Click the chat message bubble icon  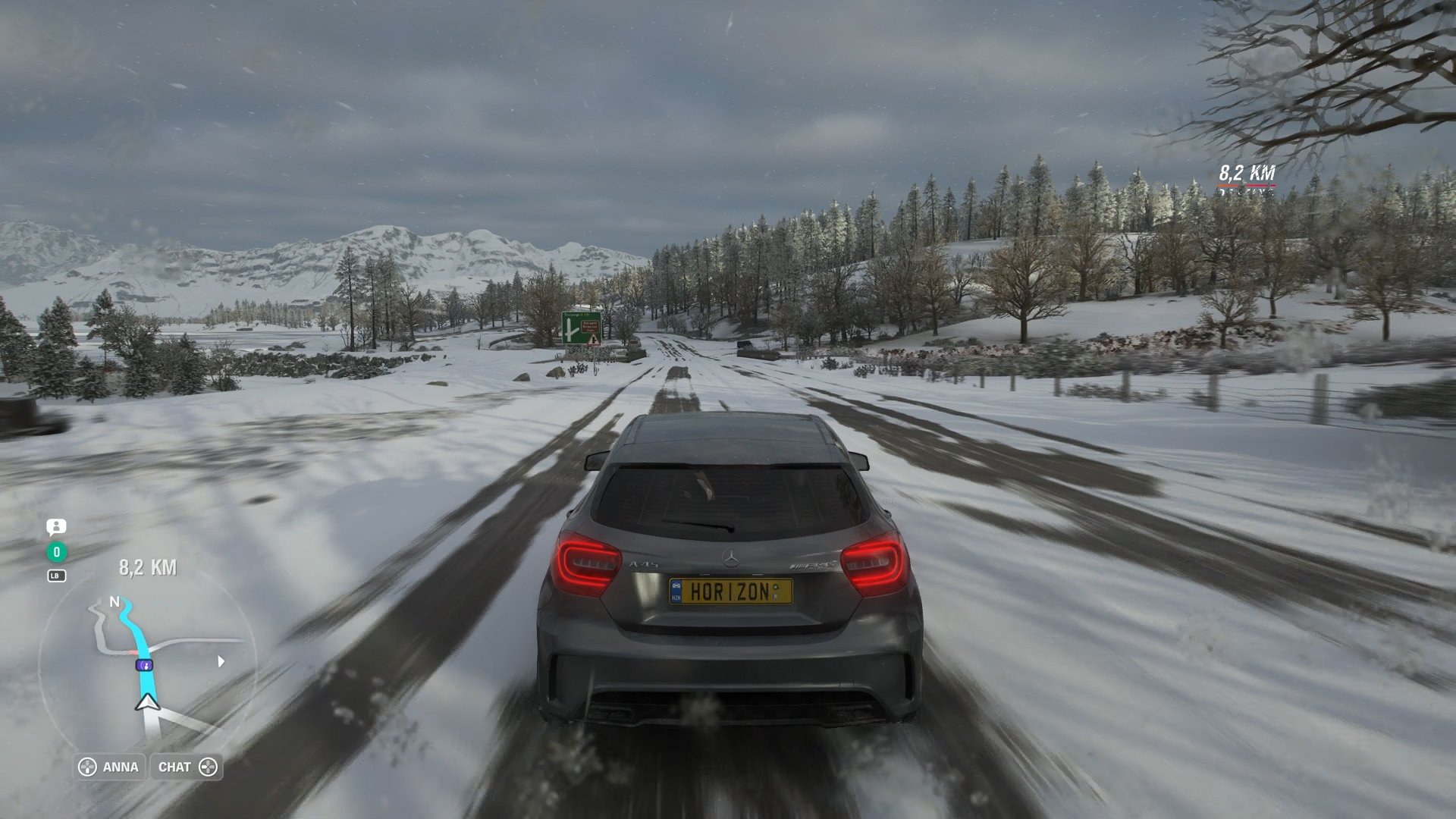[56, 527]
